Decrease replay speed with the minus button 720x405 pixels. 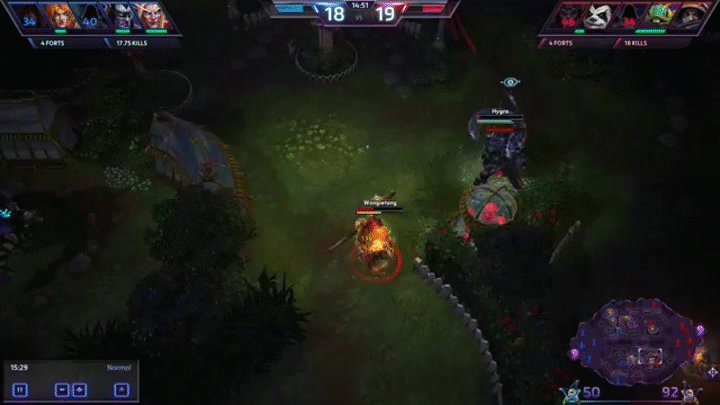(61, 389)
